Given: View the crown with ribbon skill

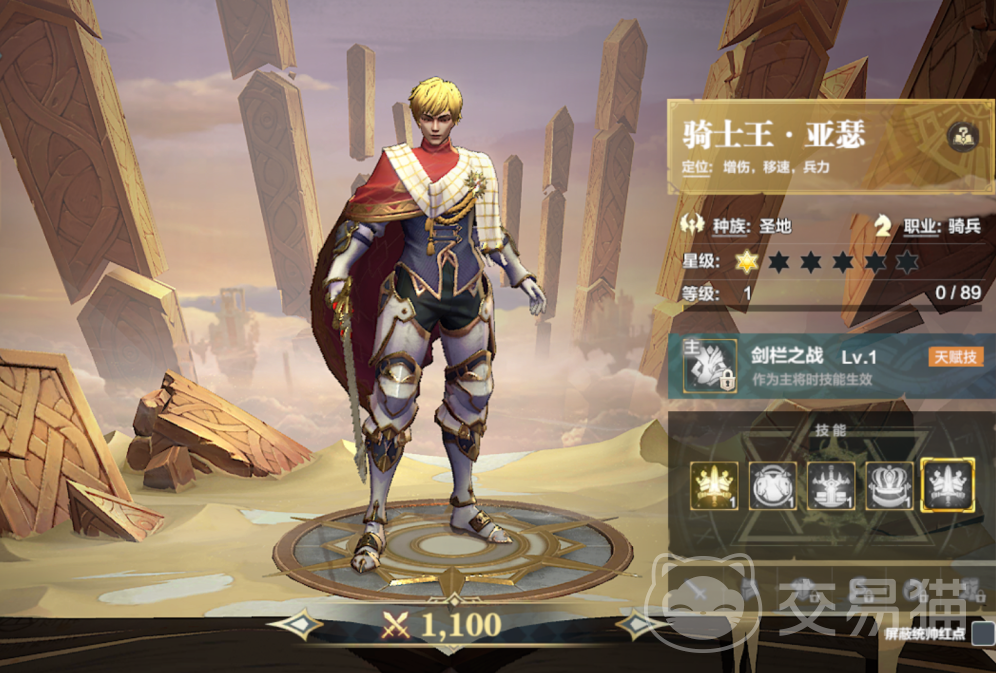Looking at the screenshot, I should [889, 485].
